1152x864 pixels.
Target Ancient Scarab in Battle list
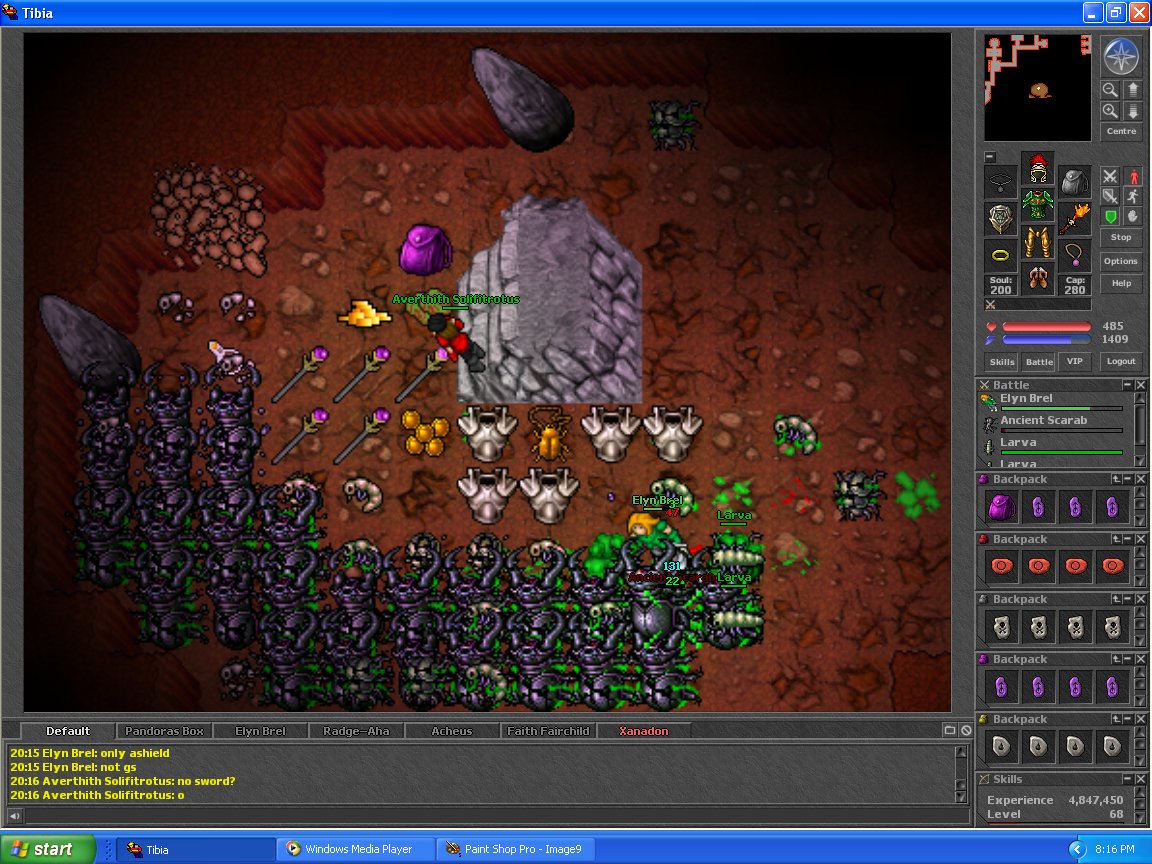(x=1043, y=421)
